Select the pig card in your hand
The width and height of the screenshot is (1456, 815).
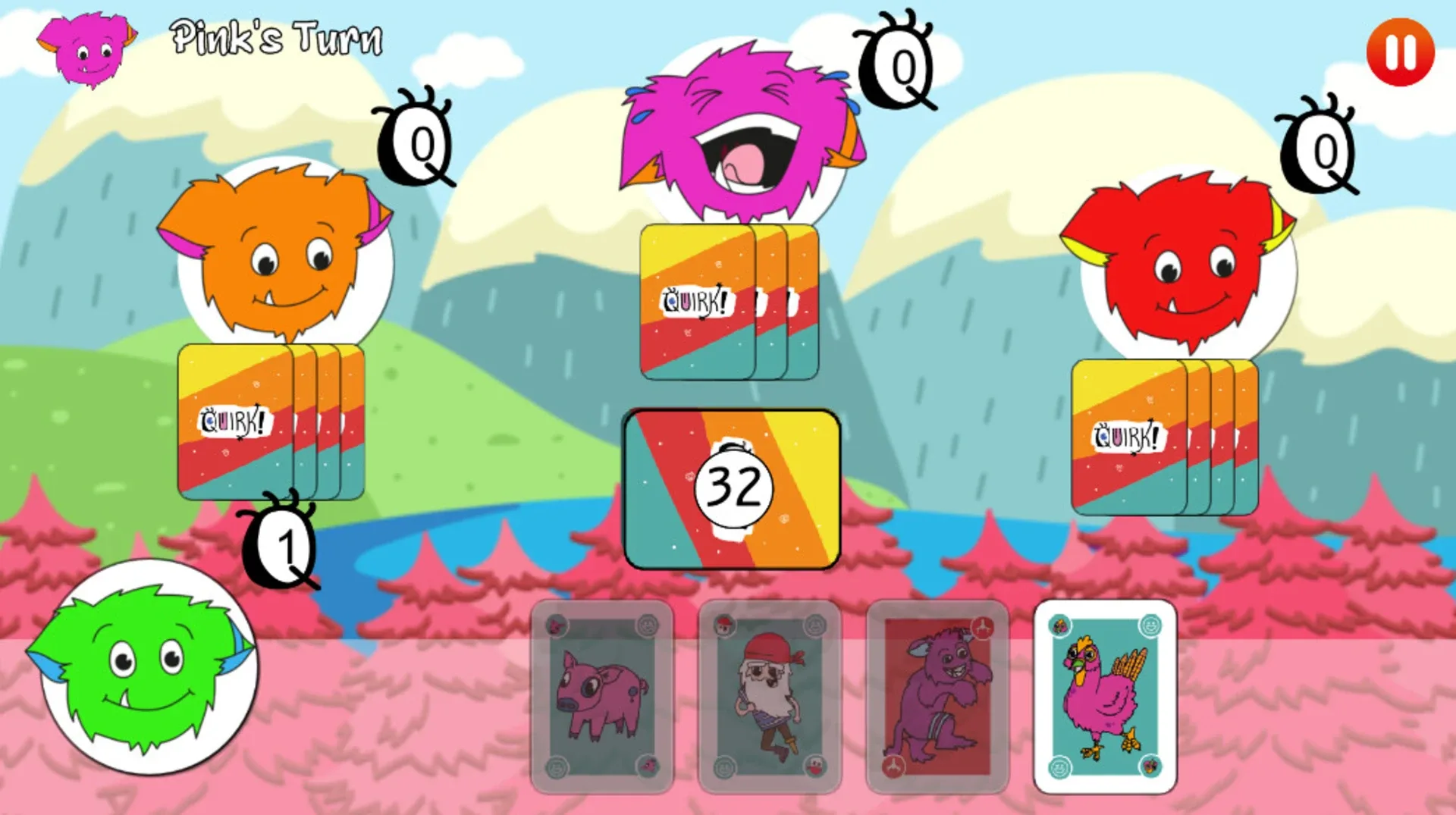[x=603, y=697]
